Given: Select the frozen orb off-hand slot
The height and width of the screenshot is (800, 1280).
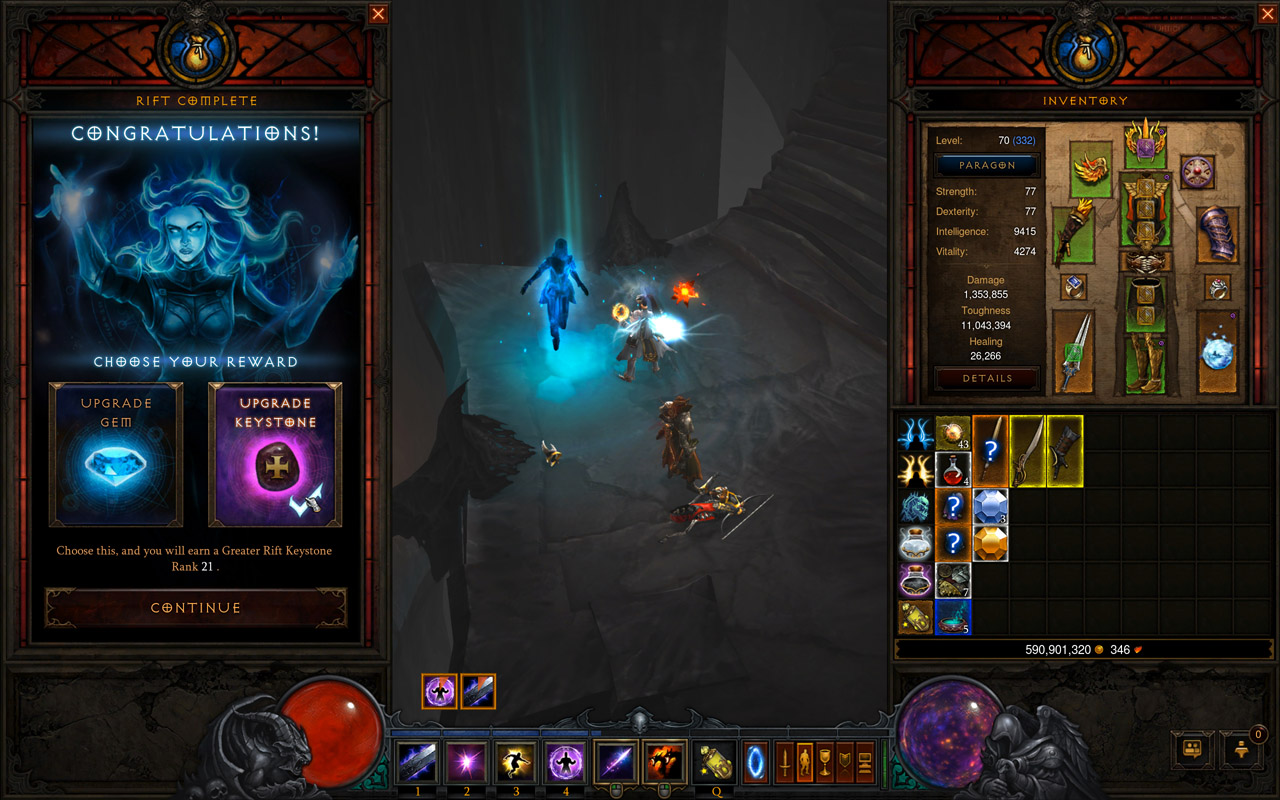Looking at the screenshot, I should tap(1218, 350).
